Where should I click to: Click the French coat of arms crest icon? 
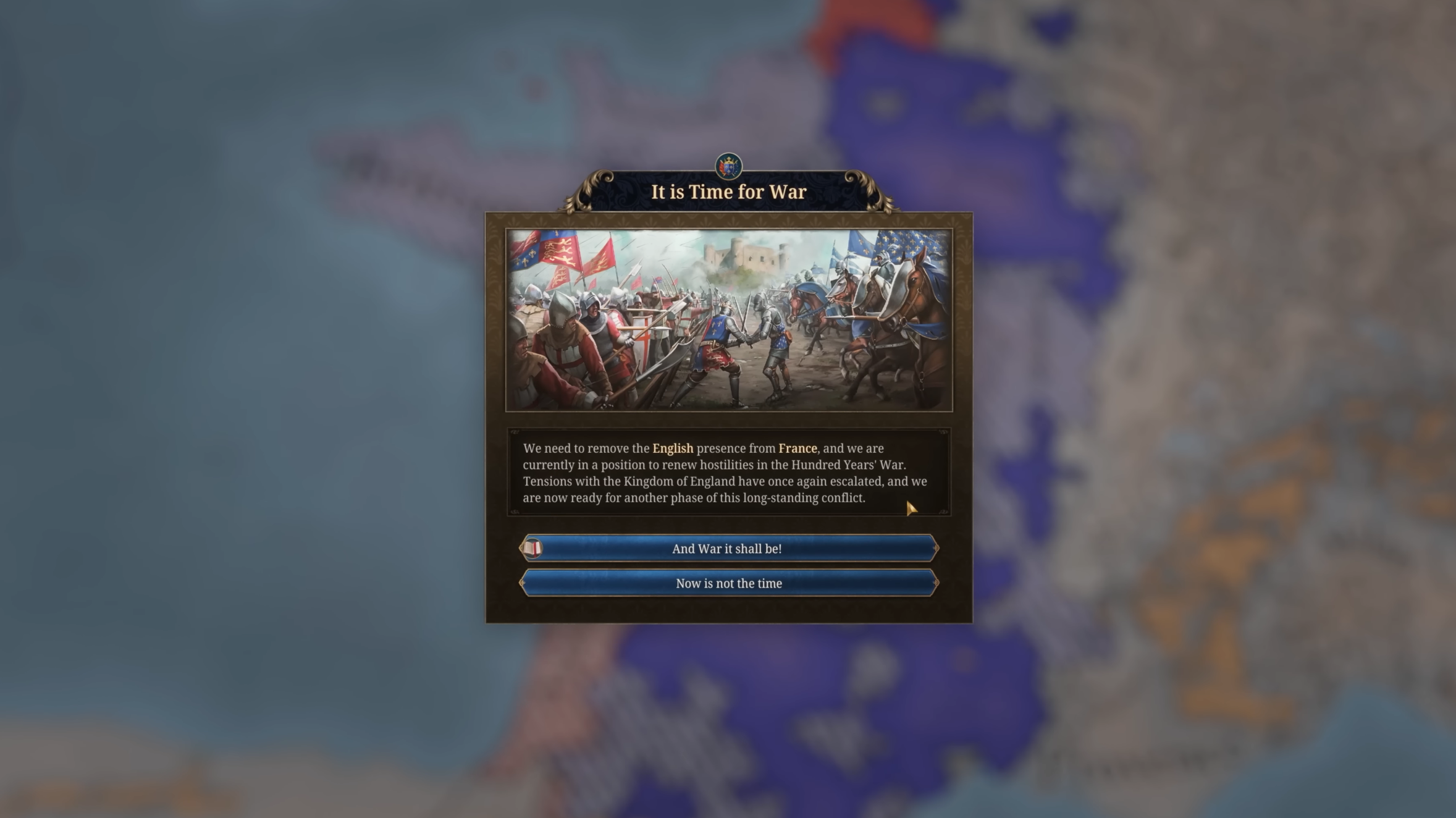click(728, 164)
